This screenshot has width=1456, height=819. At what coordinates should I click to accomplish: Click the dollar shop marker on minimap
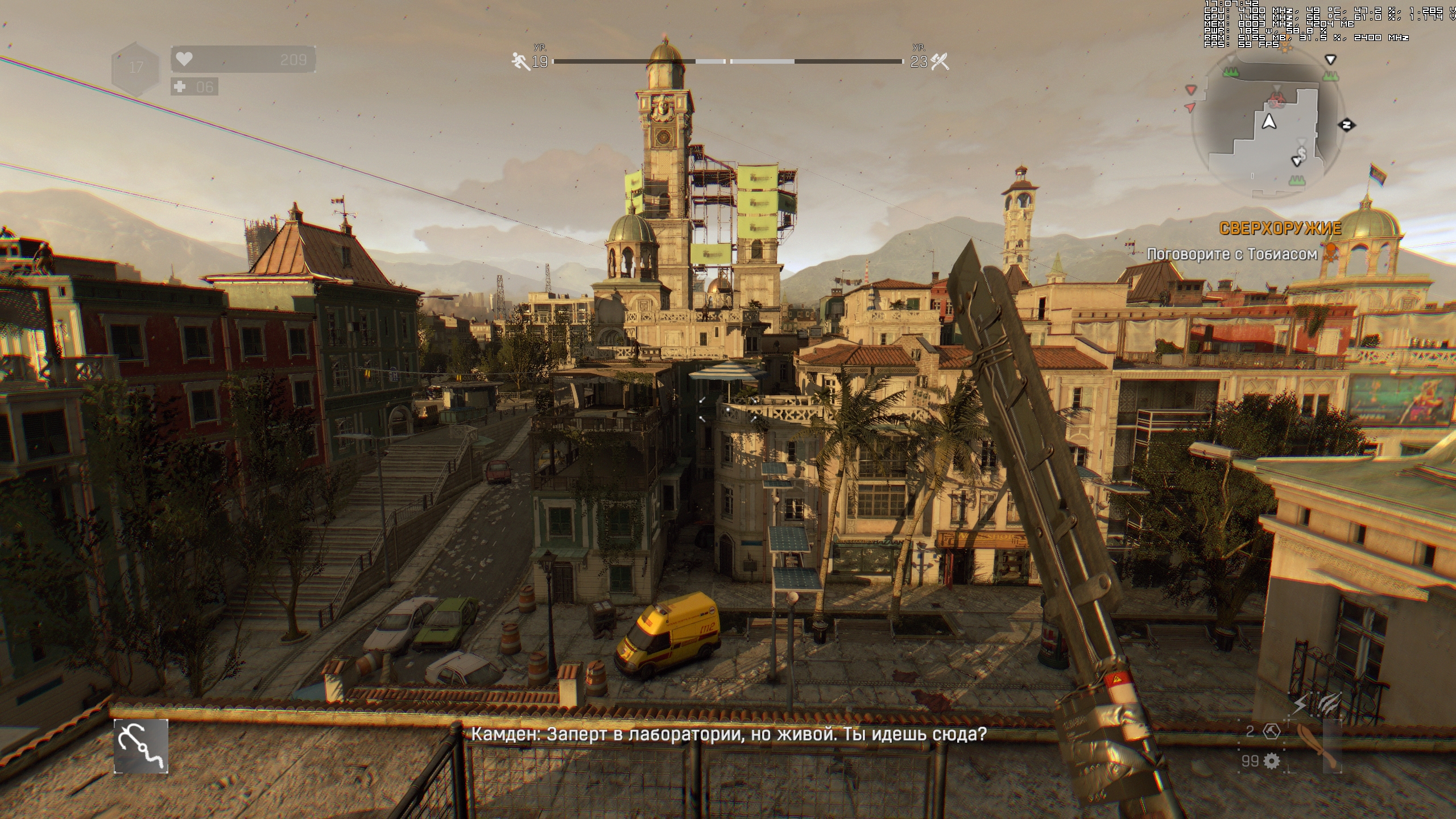click(1301, 152)
